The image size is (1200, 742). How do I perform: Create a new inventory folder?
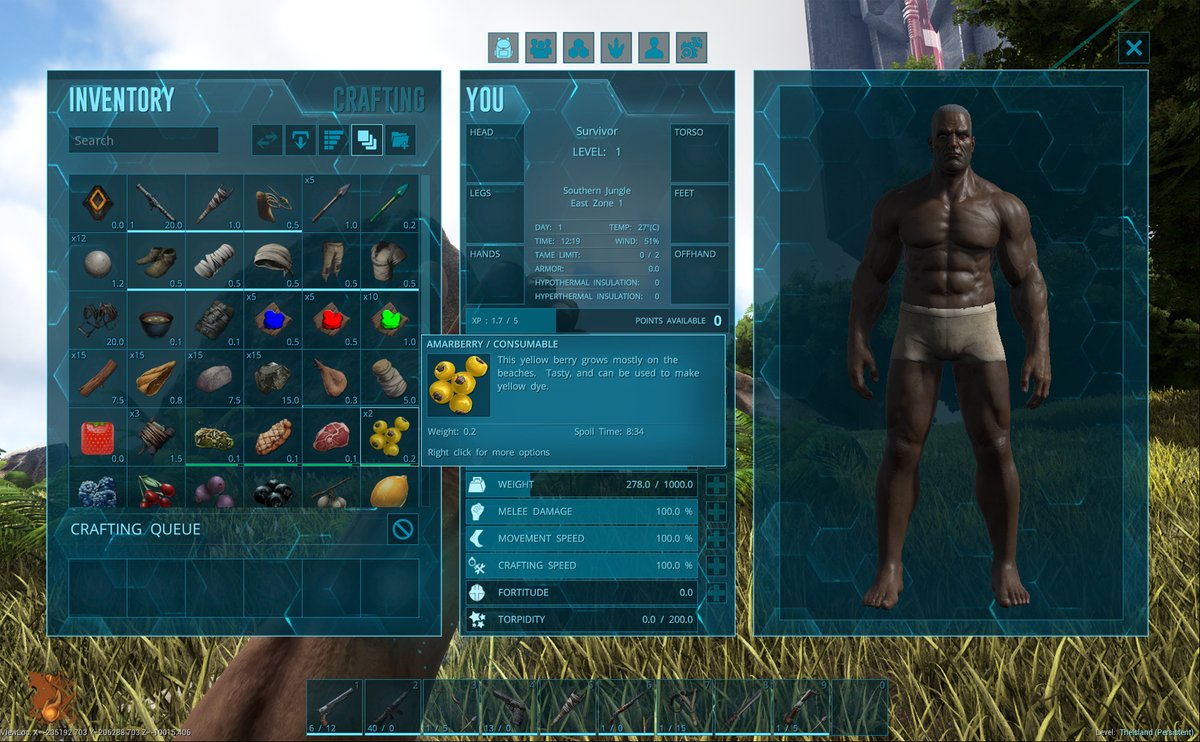pyautogui.click(x=400, y=141)
